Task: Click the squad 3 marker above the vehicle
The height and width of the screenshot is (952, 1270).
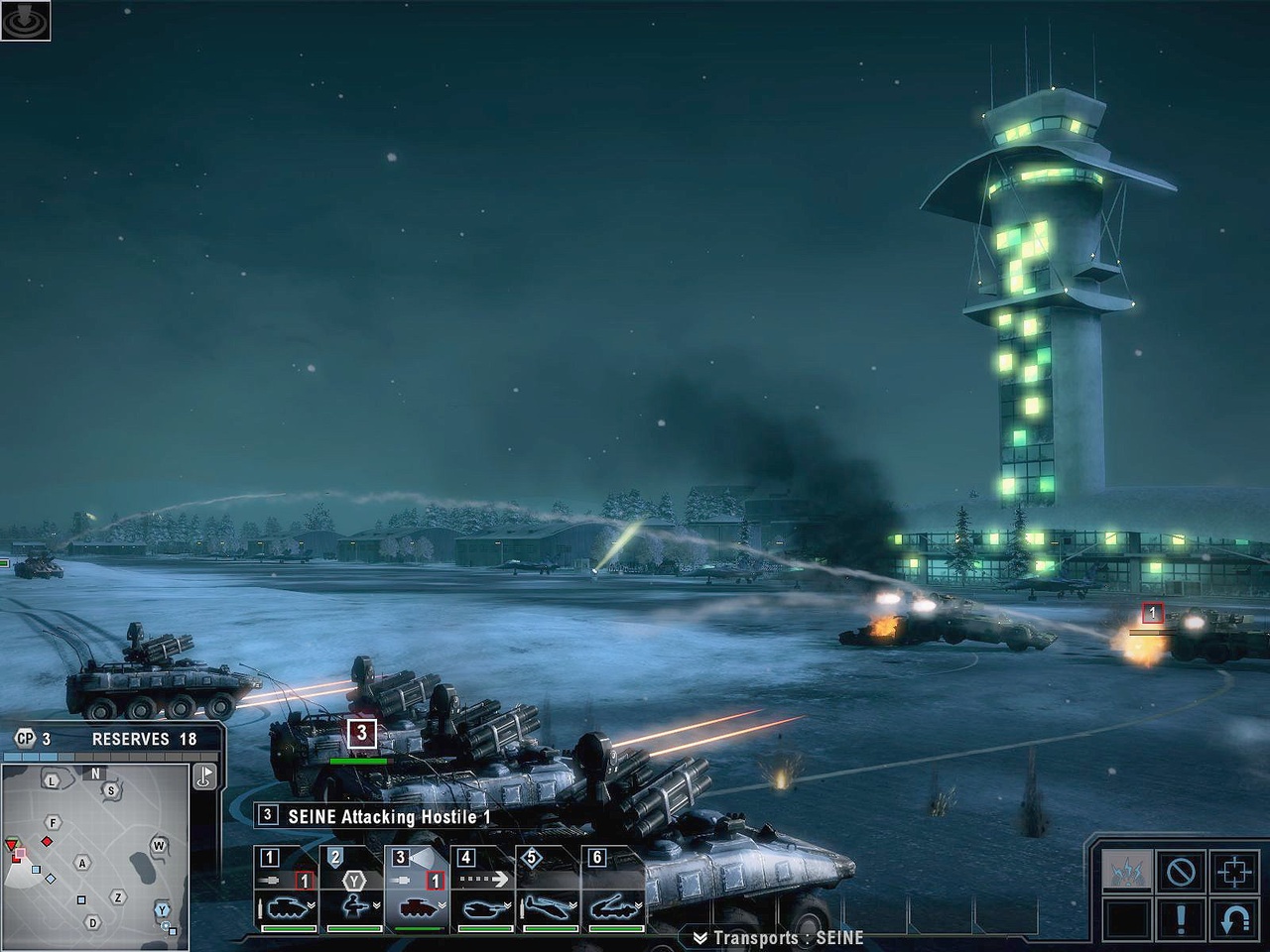Action: [362, 733]
